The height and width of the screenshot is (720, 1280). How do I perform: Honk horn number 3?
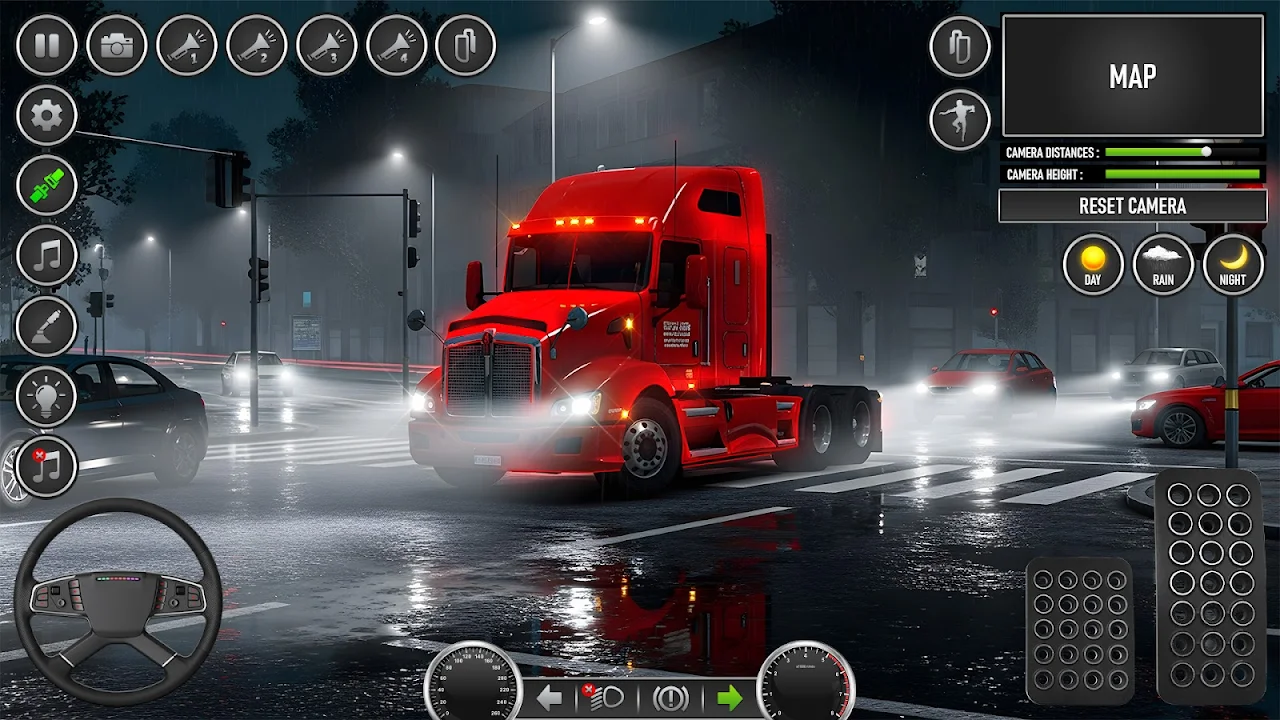[x=326, y=45]
